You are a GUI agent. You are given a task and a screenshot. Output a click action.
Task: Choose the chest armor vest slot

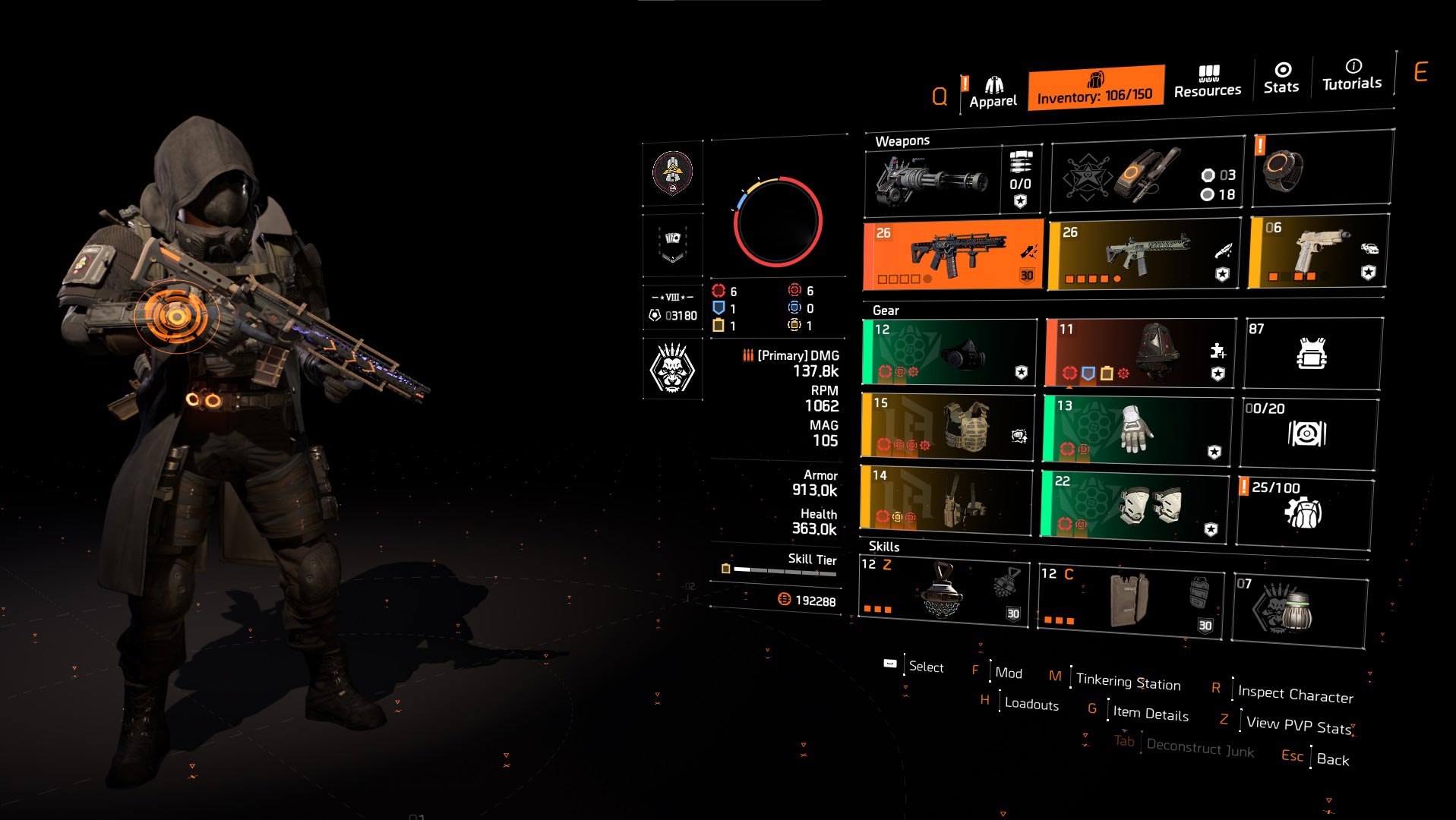click(x=948, y=426)
